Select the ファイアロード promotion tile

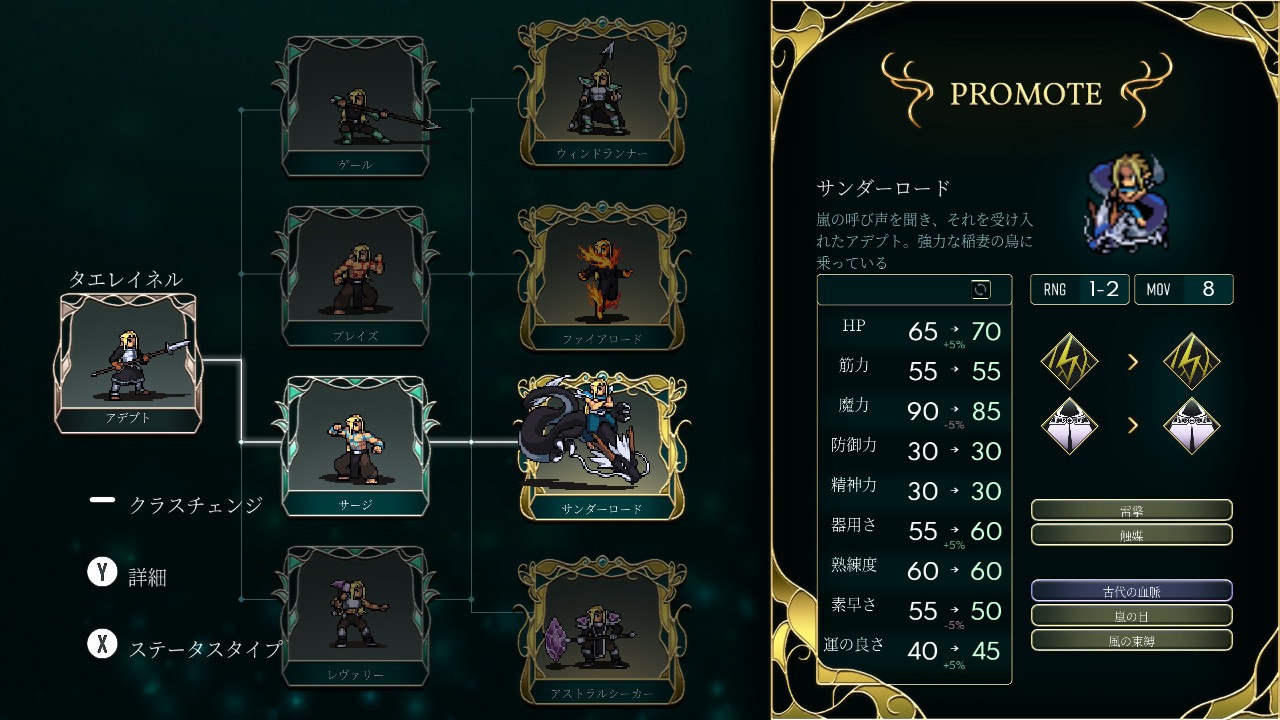point(601,277)
